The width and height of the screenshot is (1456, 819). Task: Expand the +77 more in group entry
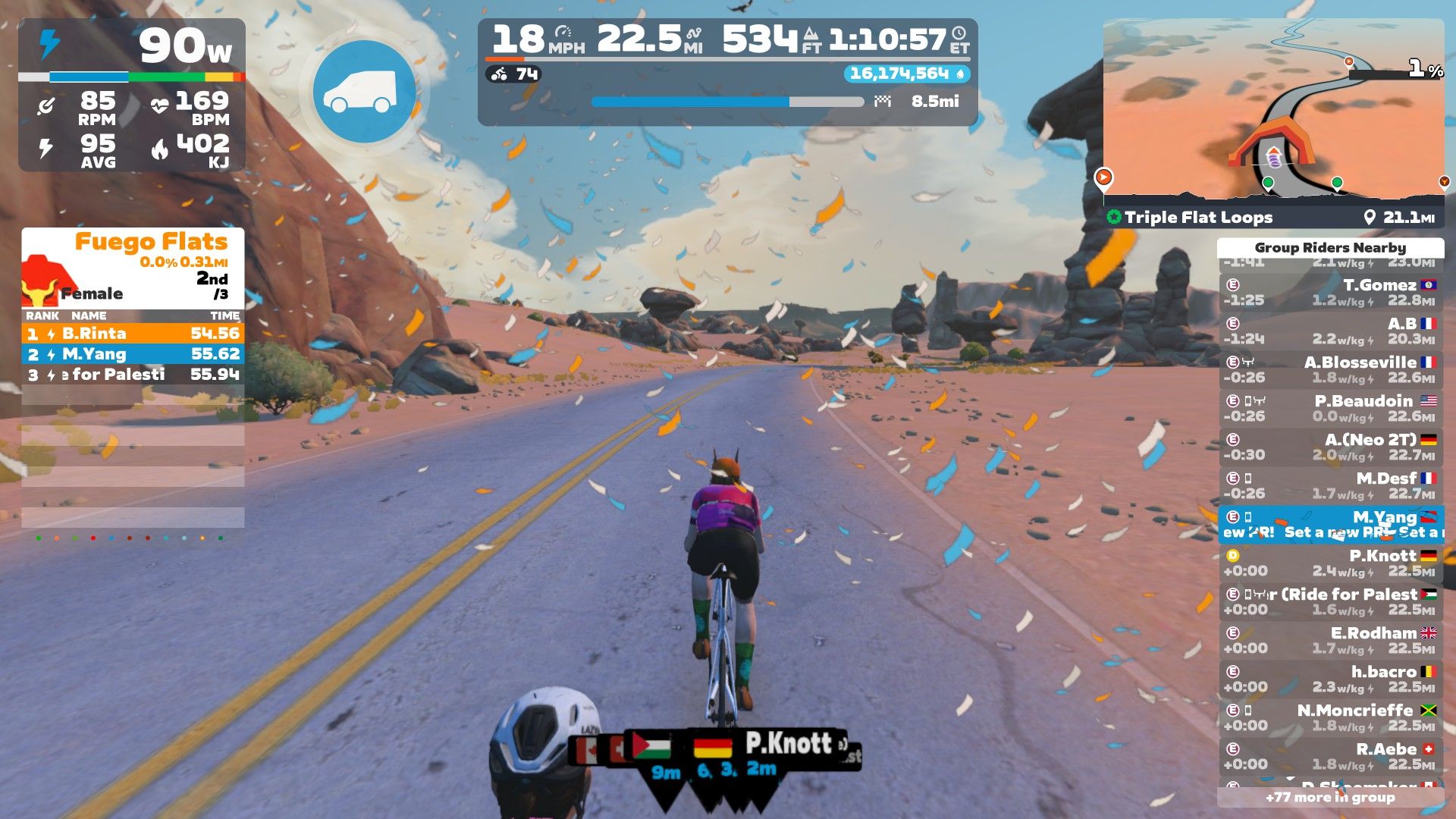tap(1330, 798)
